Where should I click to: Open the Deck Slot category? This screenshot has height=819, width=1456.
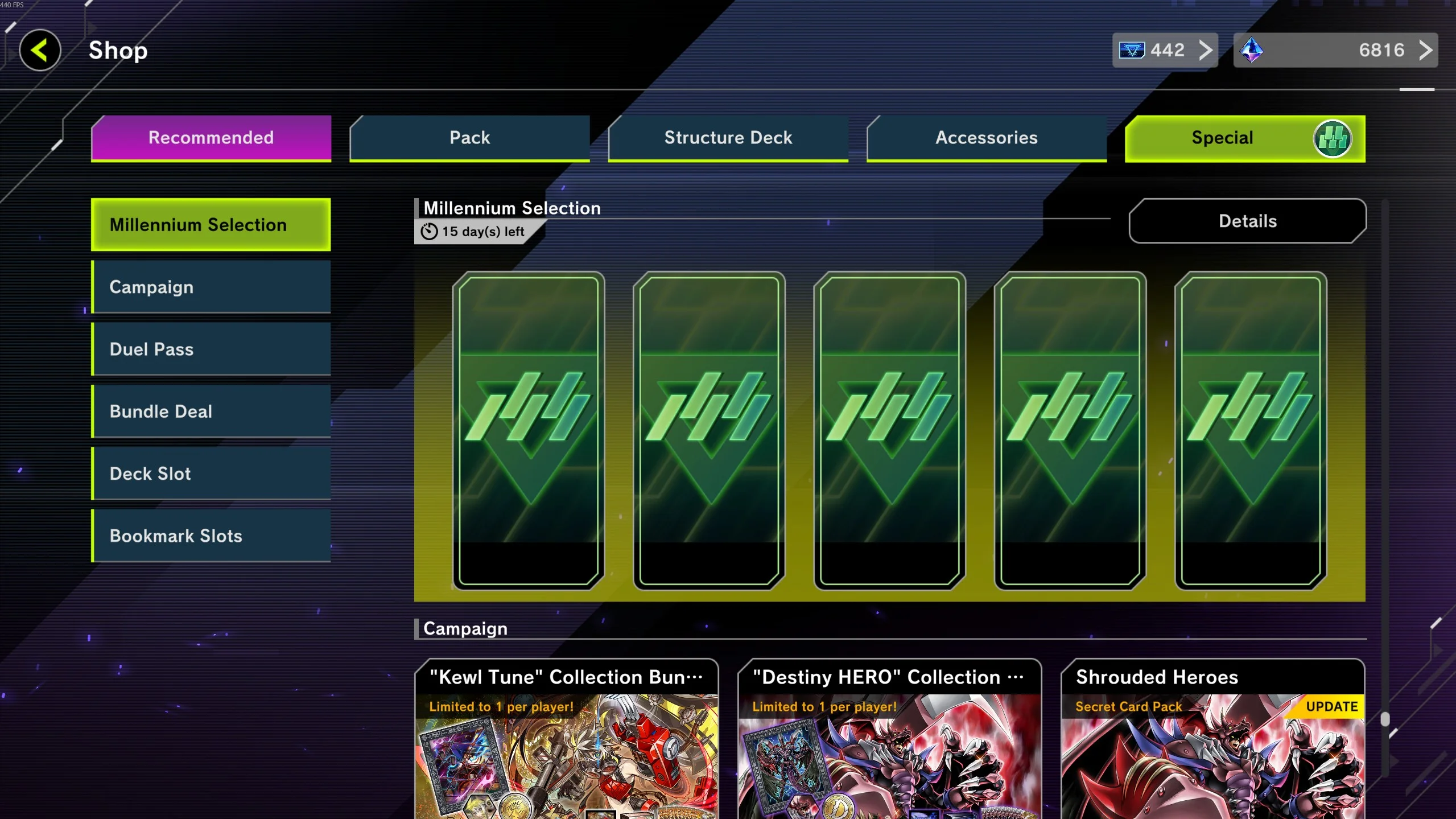[211, 474]
